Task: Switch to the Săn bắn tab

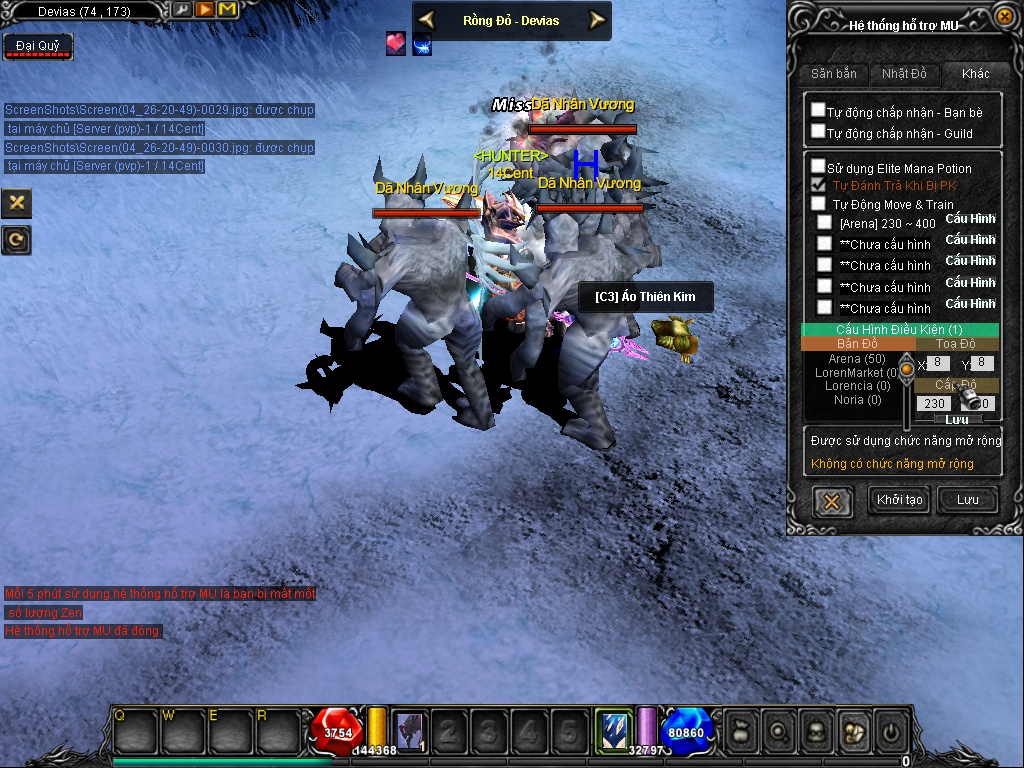Action: click(833, 74)
